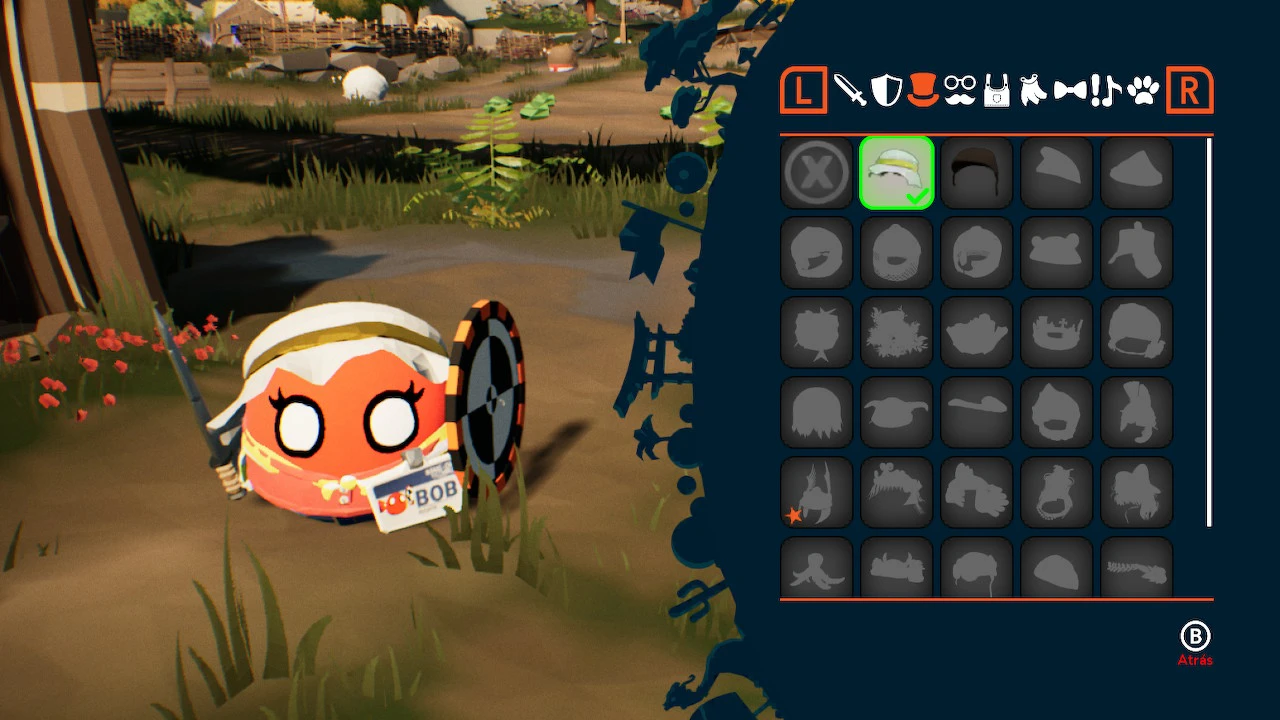
Task: Click the hat list scrollbar
Action: tap(1209, 332)
